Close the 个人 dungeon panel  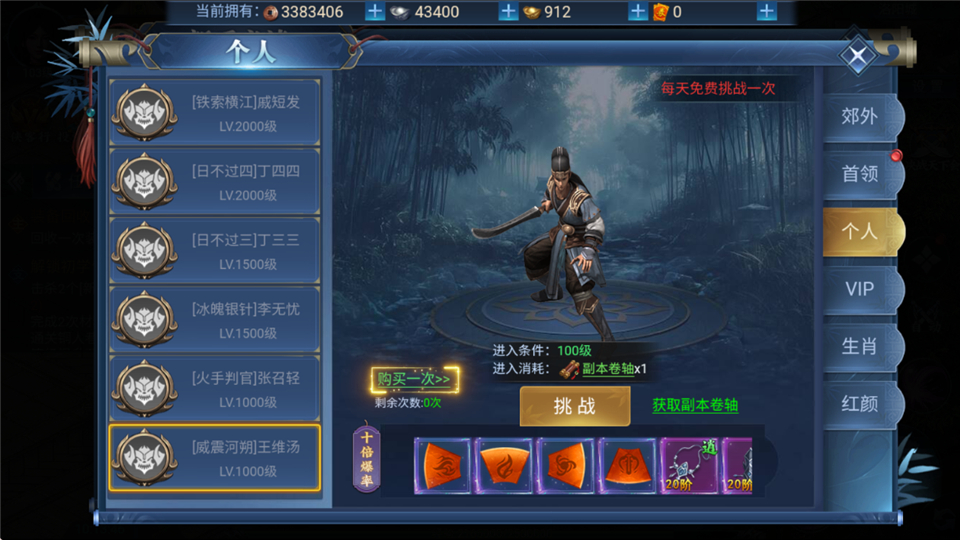point(857,56)
